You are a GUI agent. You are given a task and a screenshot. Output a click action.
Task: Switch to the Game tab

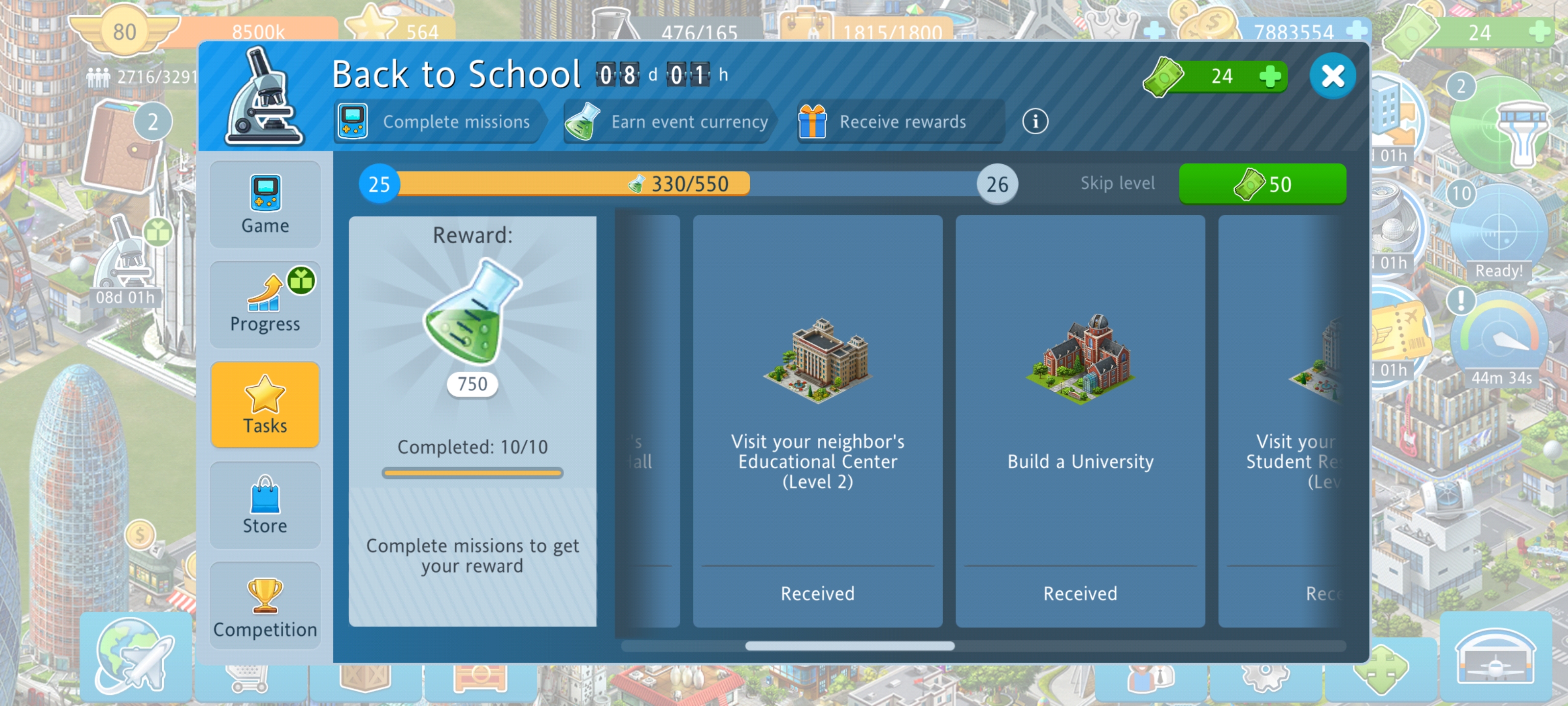point(265,204)
